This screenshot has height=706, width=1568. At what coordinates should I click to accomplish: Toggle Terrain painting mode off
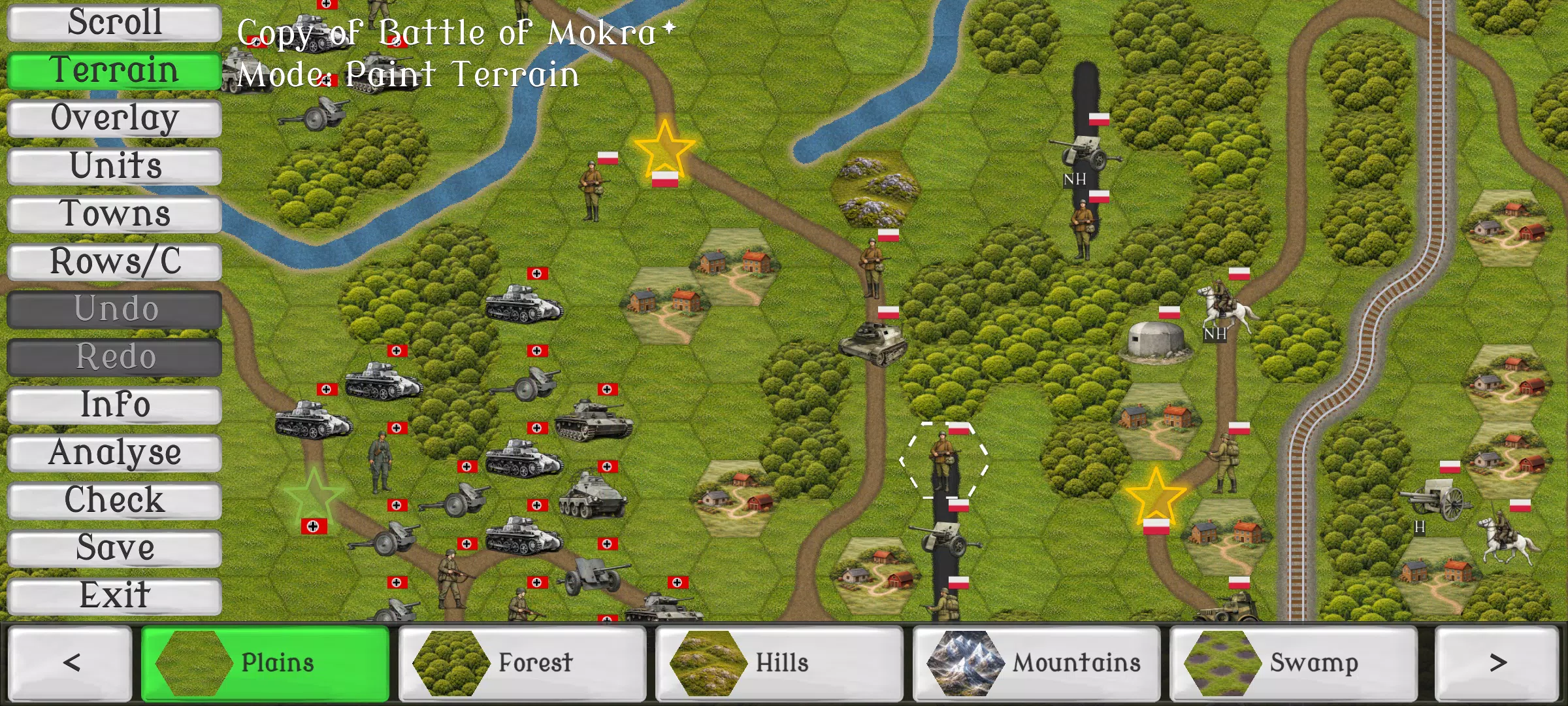click(113, 69)
